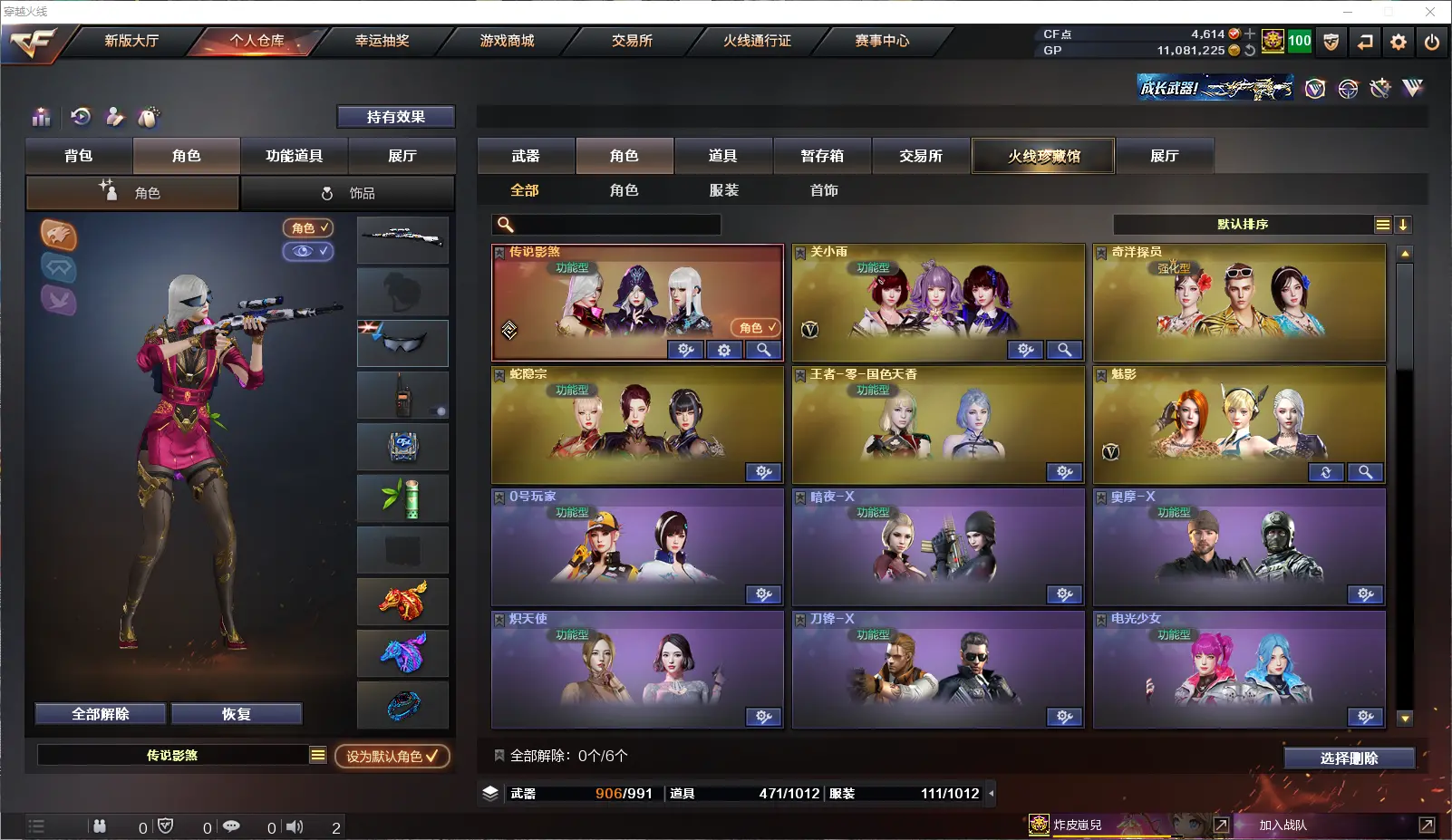Open the settings gear at the top right
This screenshot has height=840, width=1452.
[x=1397, y=41]
